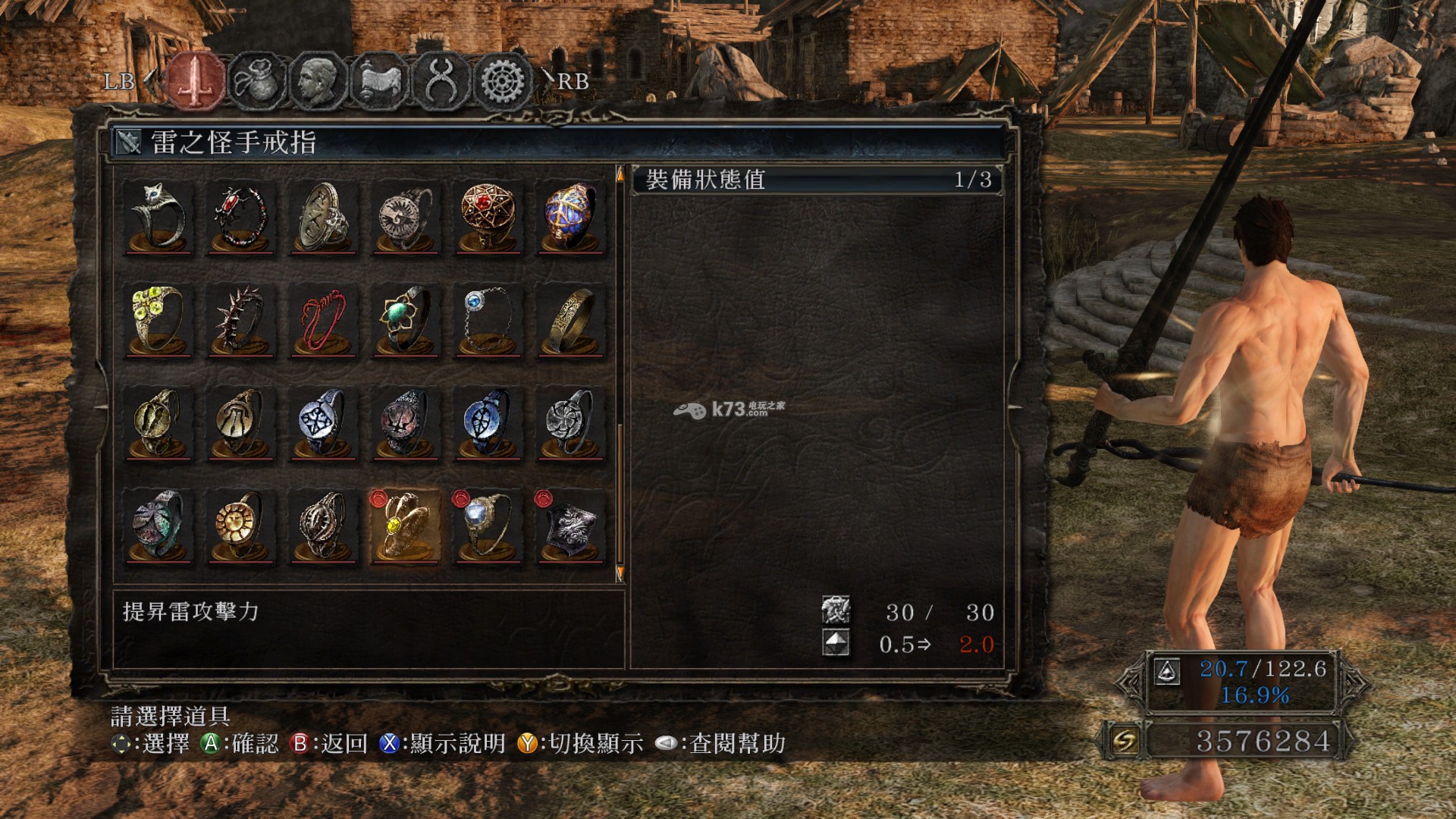Select the dark ornate crest ring

coord(570,526)
